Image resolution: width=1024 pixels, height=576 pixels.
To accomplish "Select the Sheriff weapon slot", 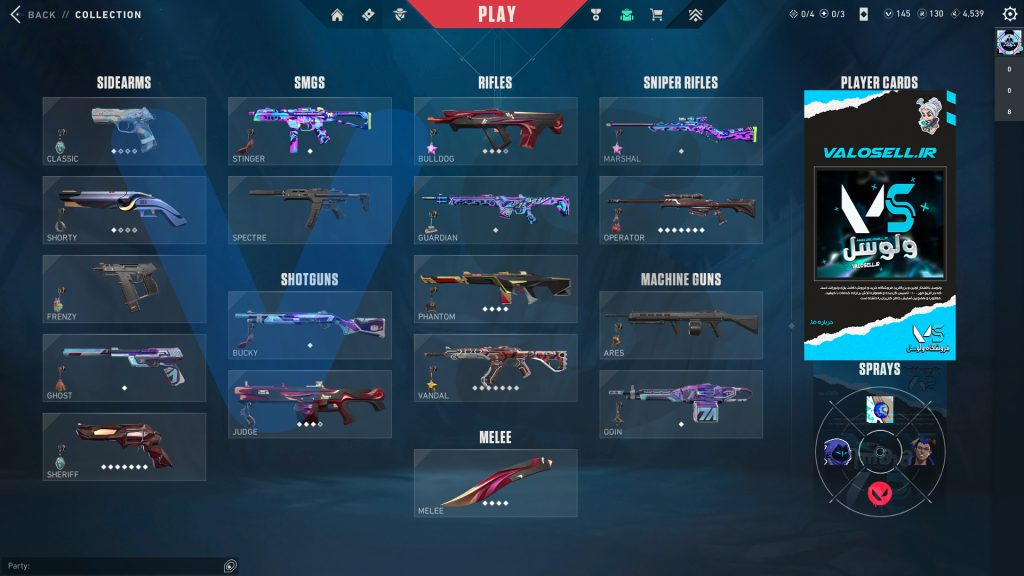I will pos(124,446).
